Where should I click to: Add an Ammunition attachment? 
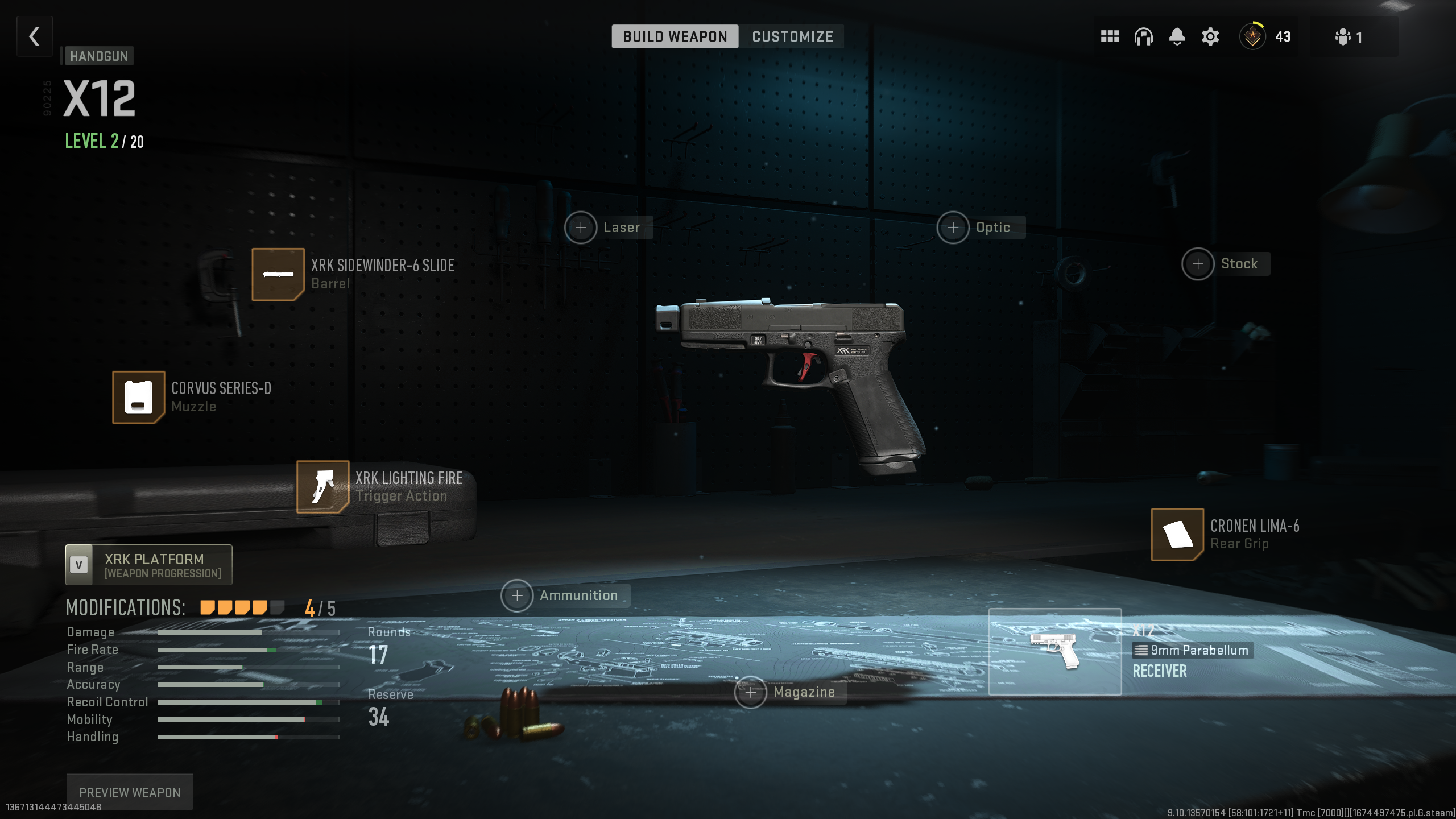tap(517, 596)
